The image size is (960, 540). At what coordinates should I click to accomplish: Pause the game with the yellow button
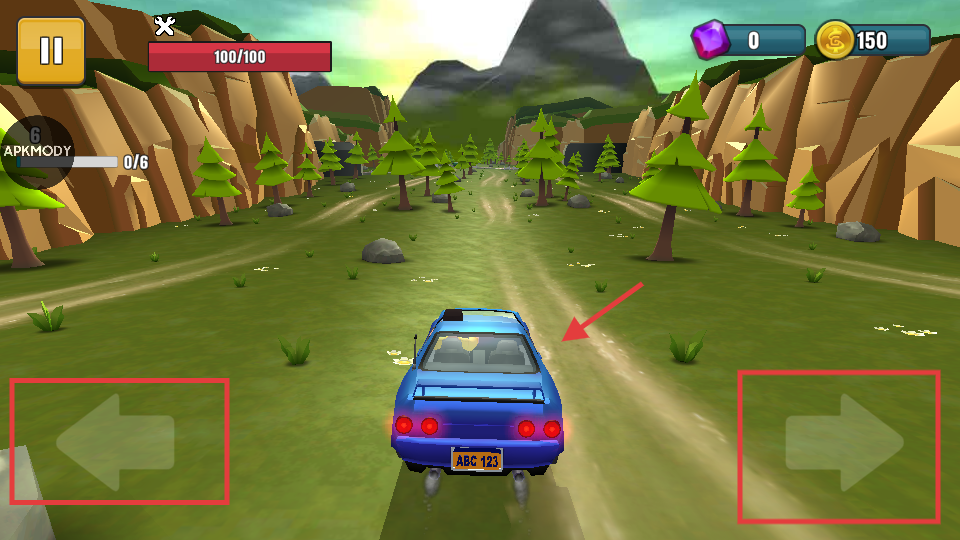point(51,51)
